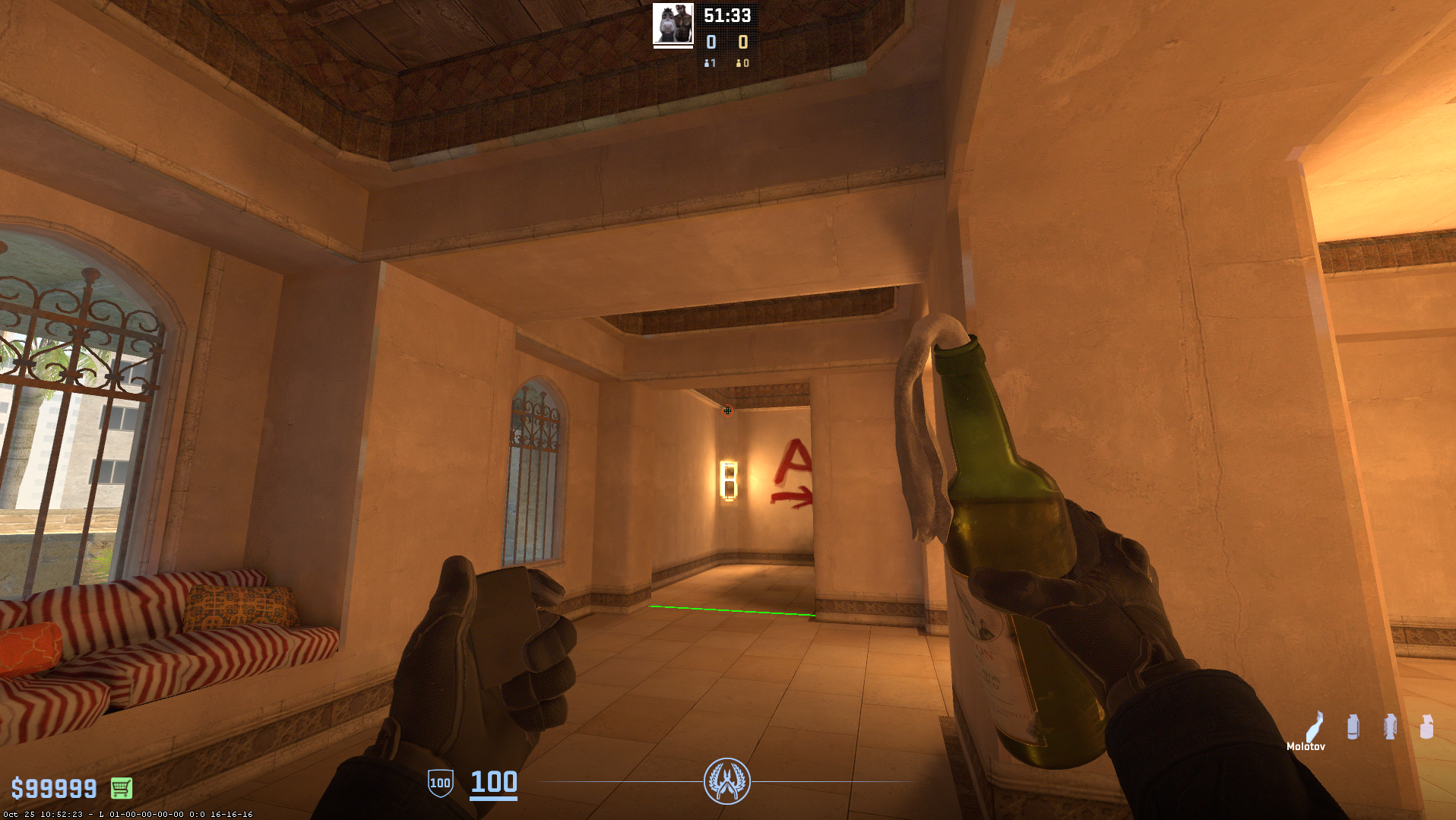The height and width of the screenshot is (820, 1456).
Task: Click the player avatar beside the timer
Action: (x=673, y=24)
